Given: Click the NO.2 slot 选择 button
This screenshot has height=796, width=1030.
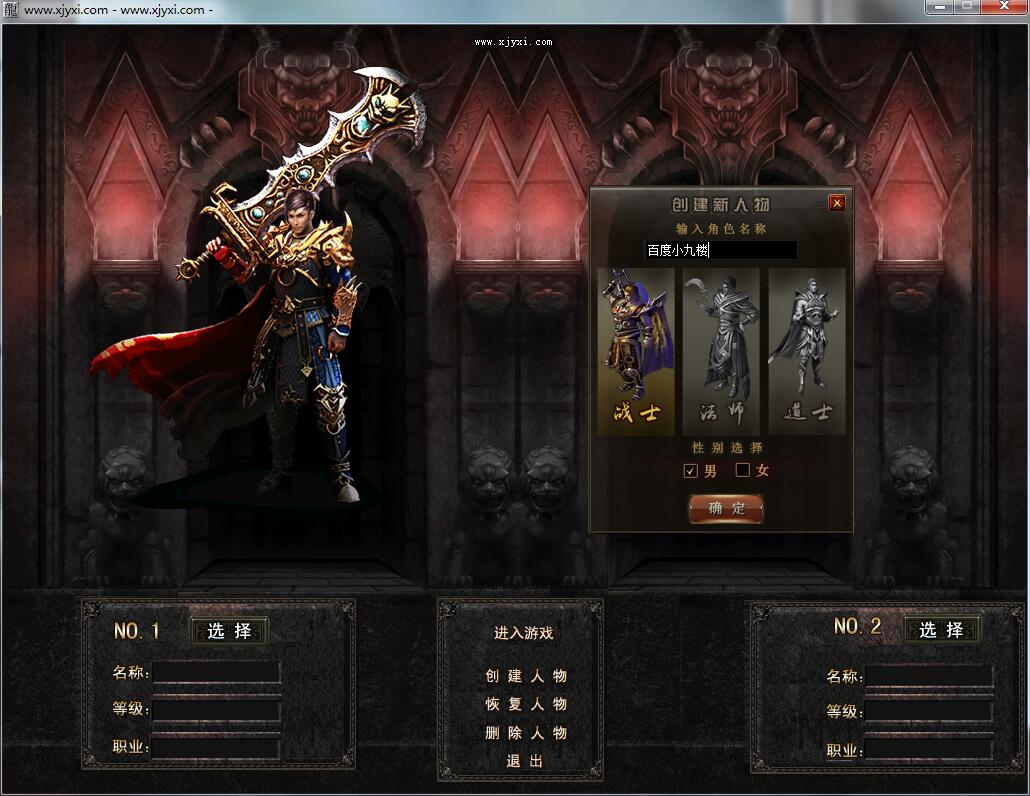Looking at the screenshot, I should (942, 629).
